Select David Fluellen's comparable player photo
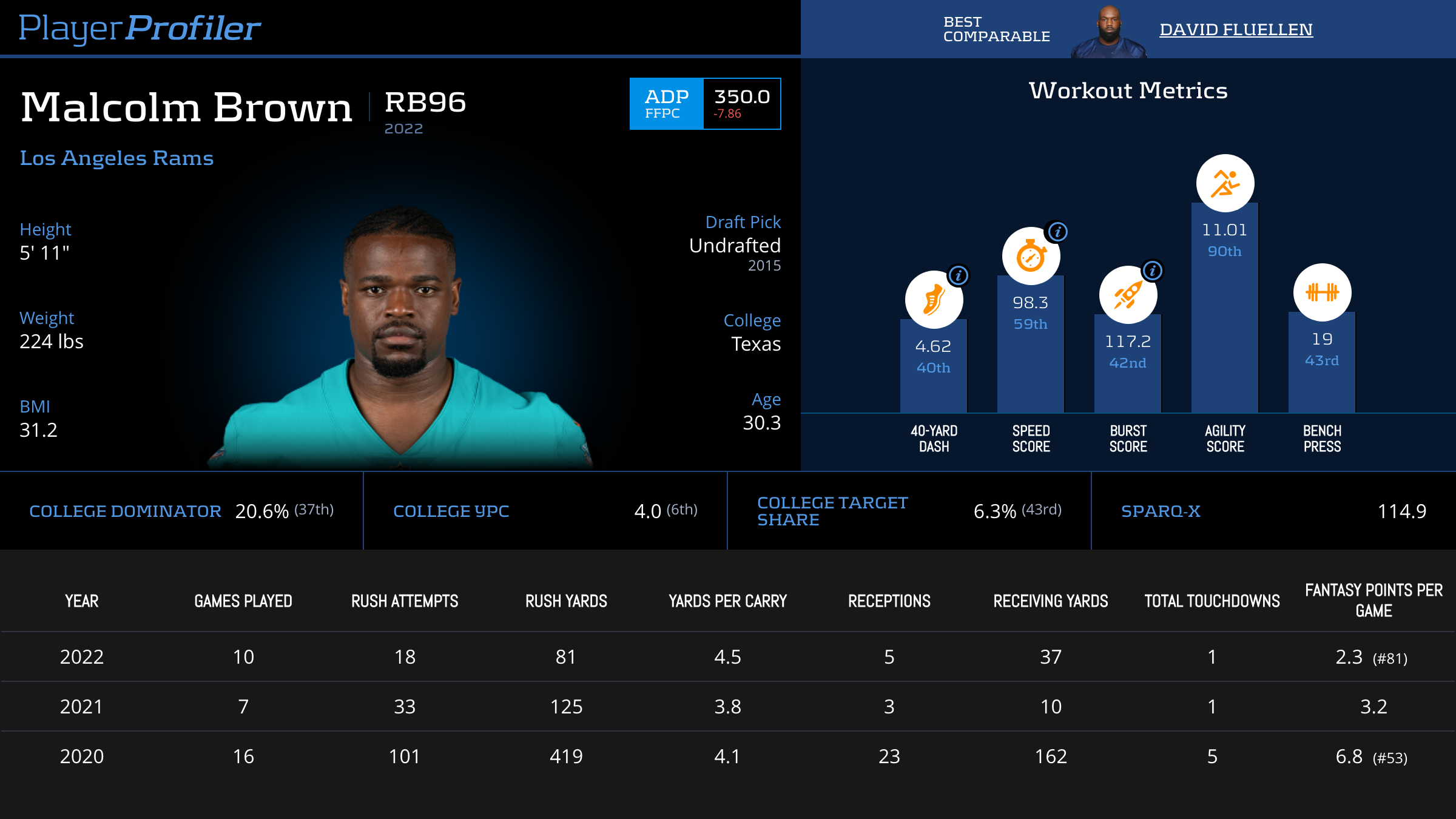1456x819 pixels. click(1108, 32)
